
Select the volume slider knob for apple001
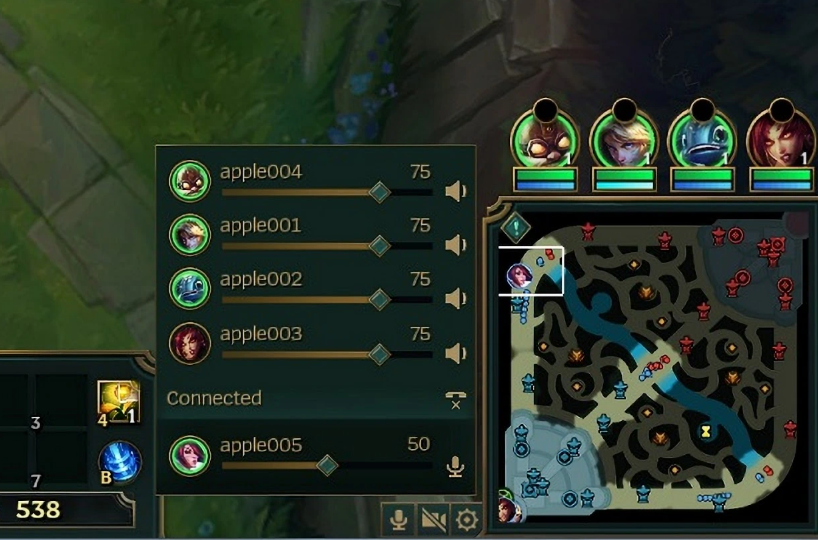coord(379,246)
